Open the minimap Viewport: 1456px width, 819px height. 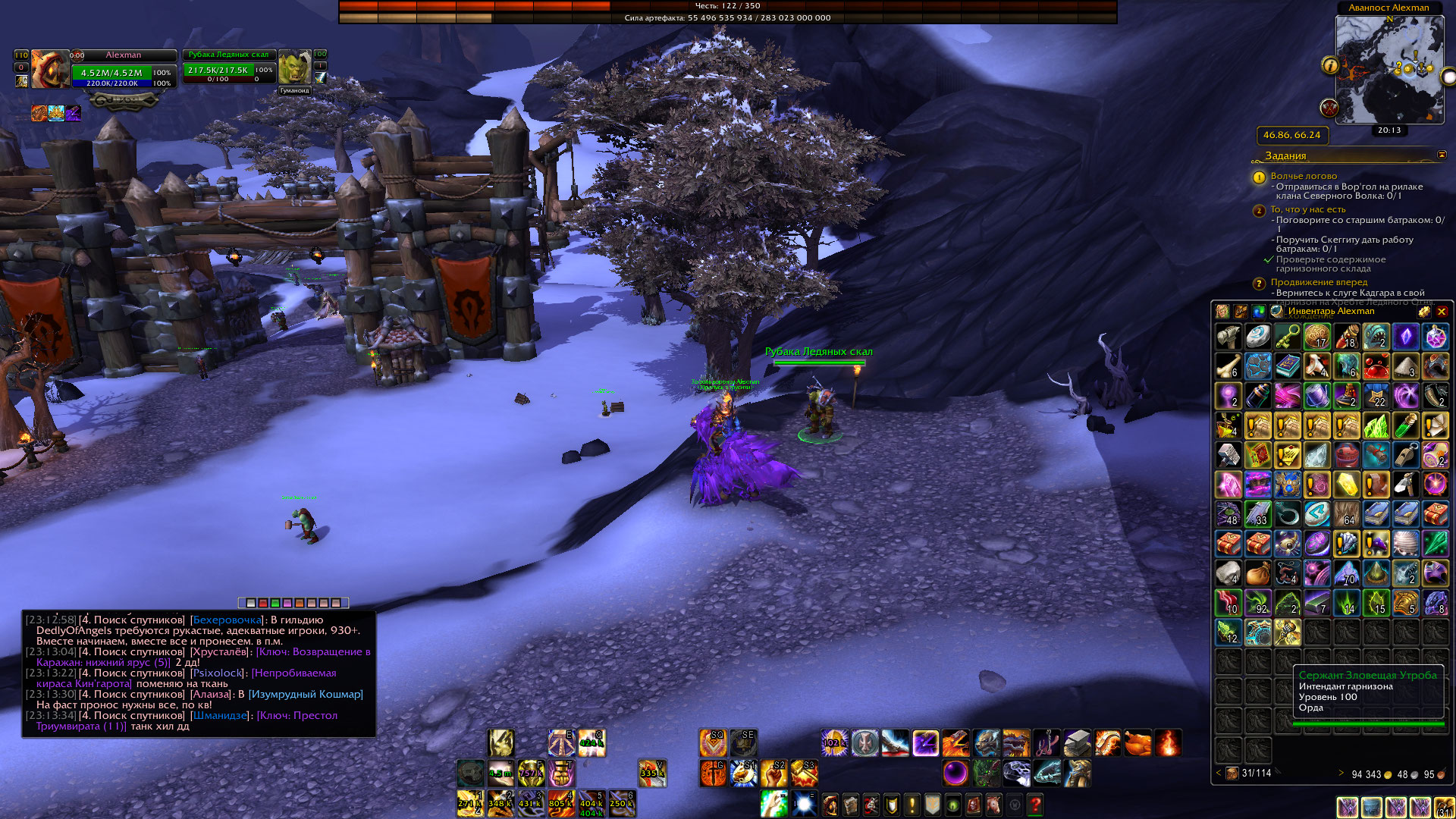(x=1389, y=68)
